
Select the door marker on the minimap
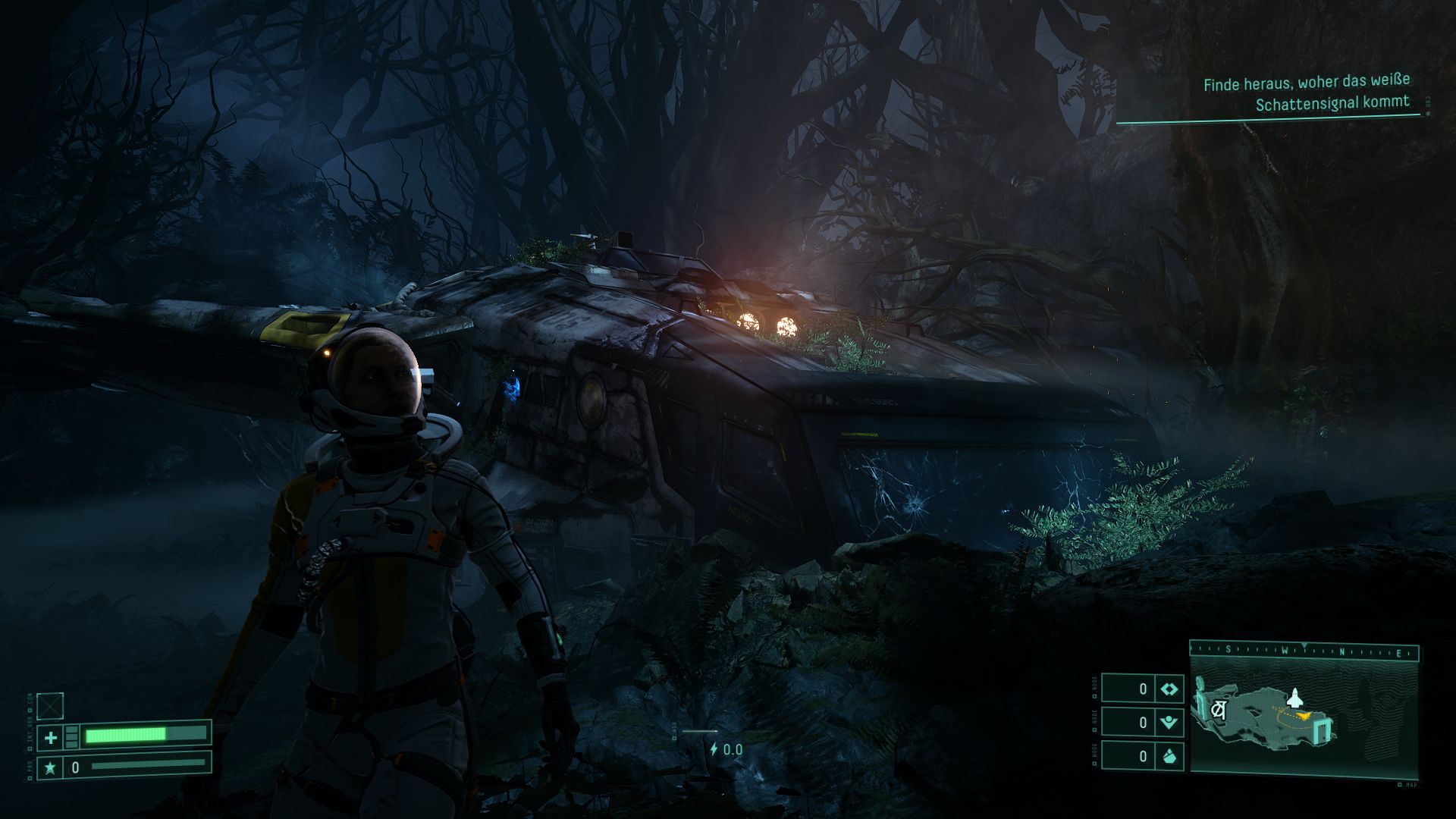[x=1323, y=731]
